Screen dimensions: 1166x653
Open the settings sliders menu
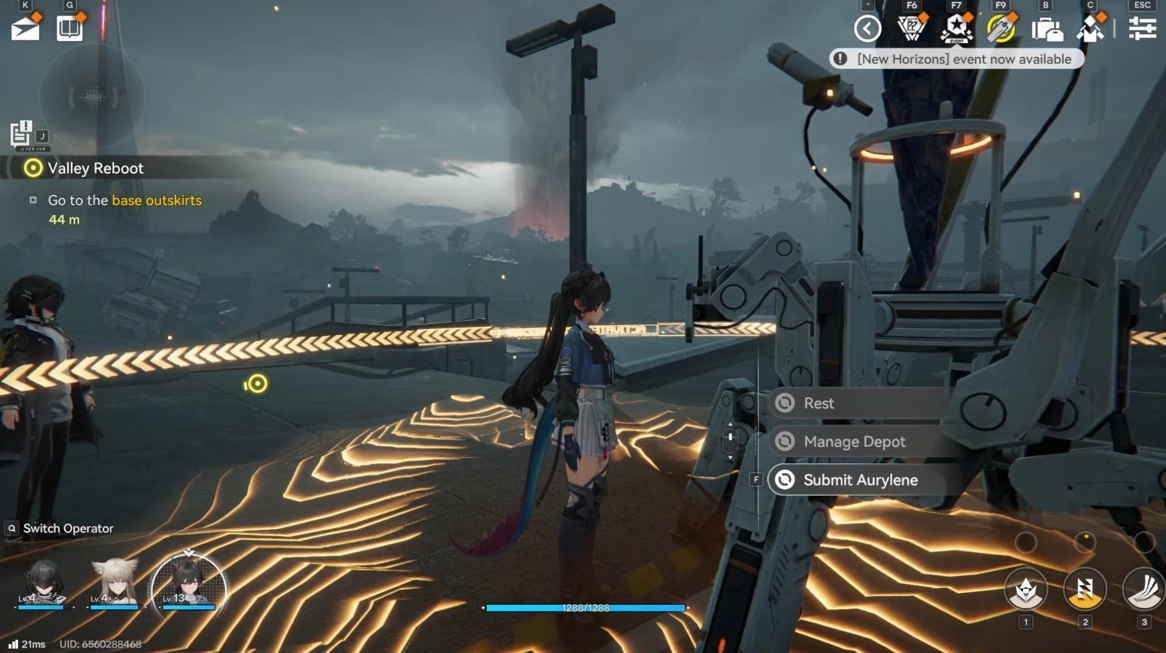pos(1142,29)
